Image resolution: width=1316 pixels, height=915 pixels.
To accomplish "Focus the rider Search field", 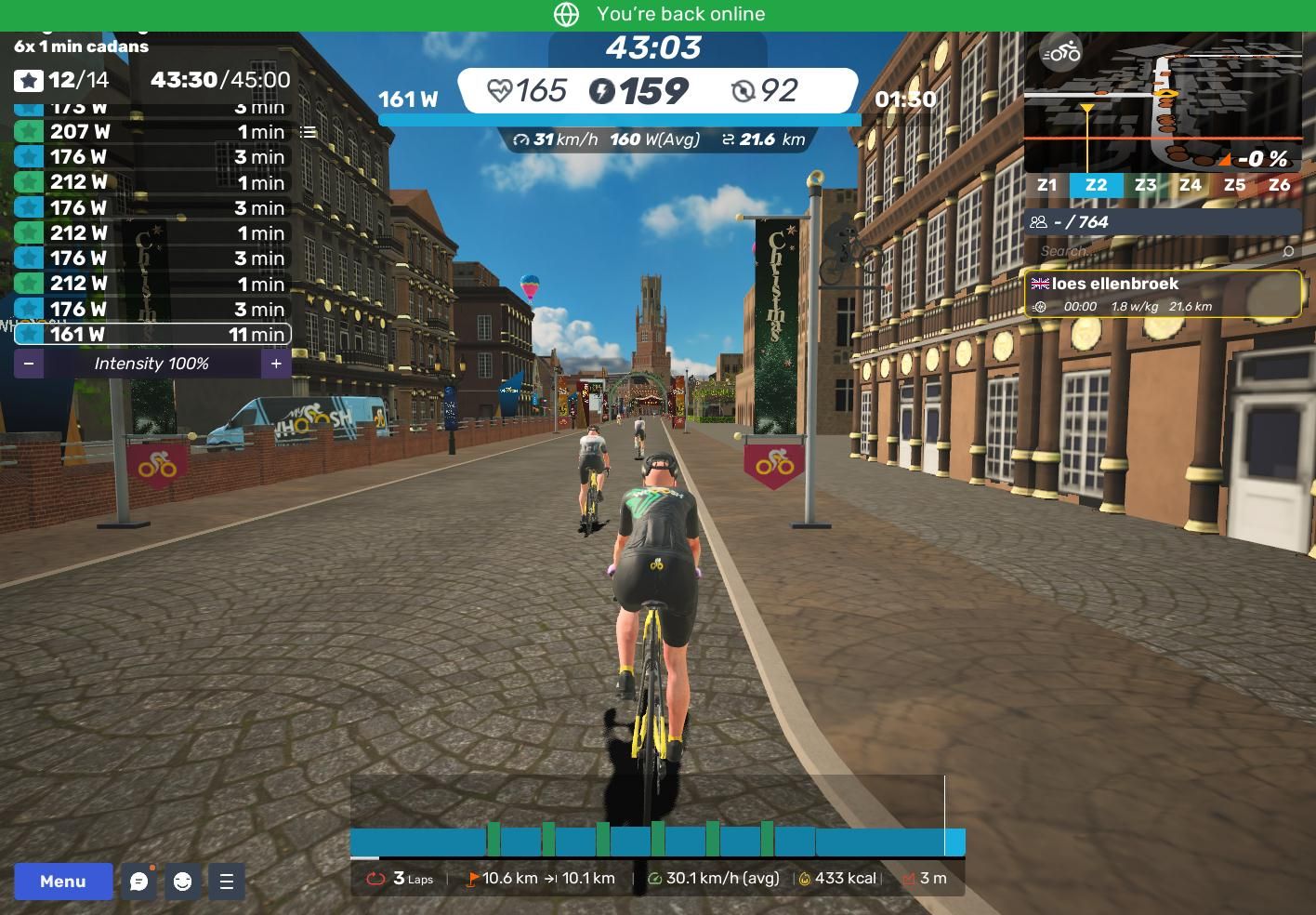I will click(1157, 251).
